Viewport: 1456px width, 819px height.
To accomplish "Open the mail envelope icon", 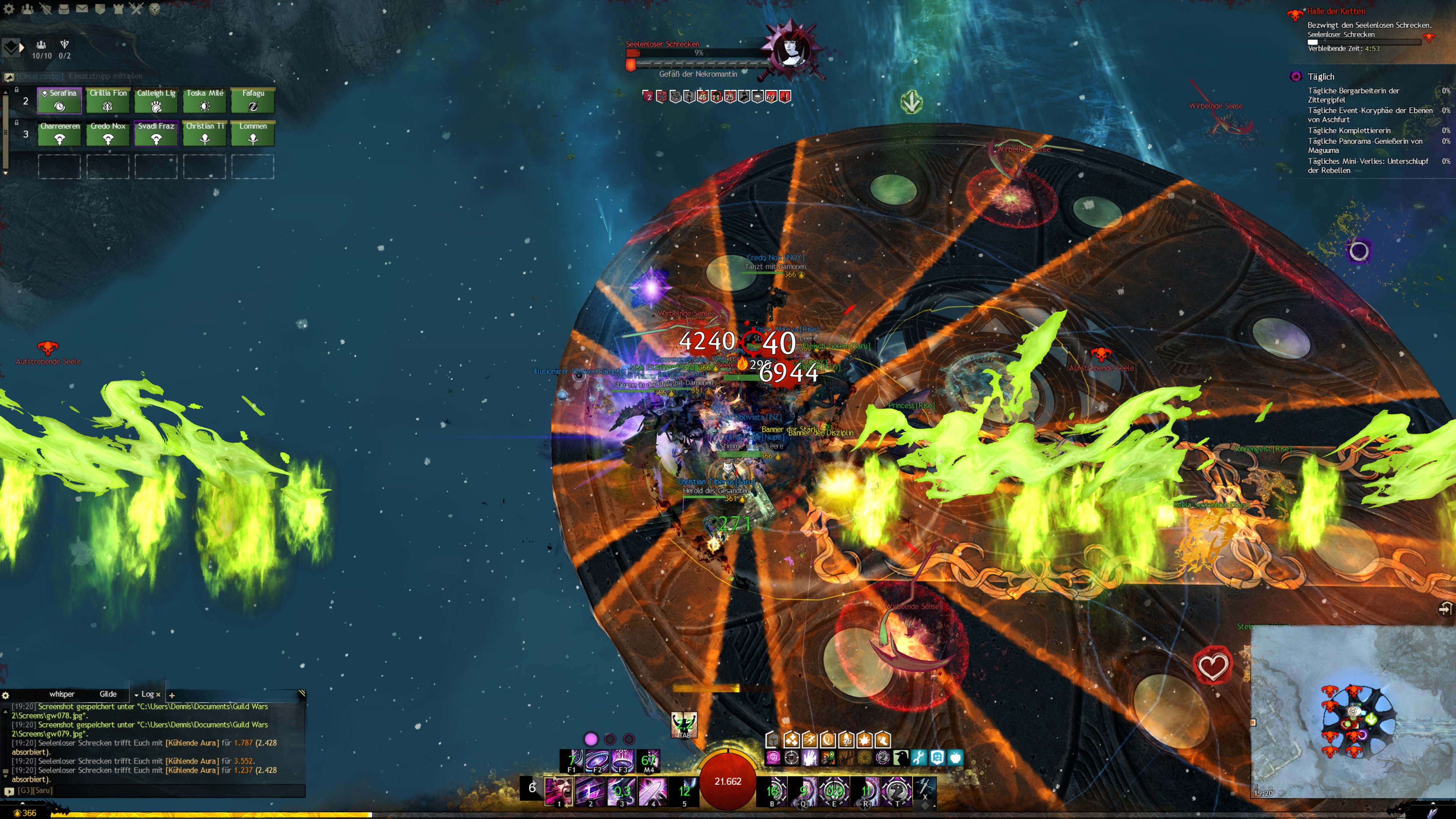I will [82, 8].
